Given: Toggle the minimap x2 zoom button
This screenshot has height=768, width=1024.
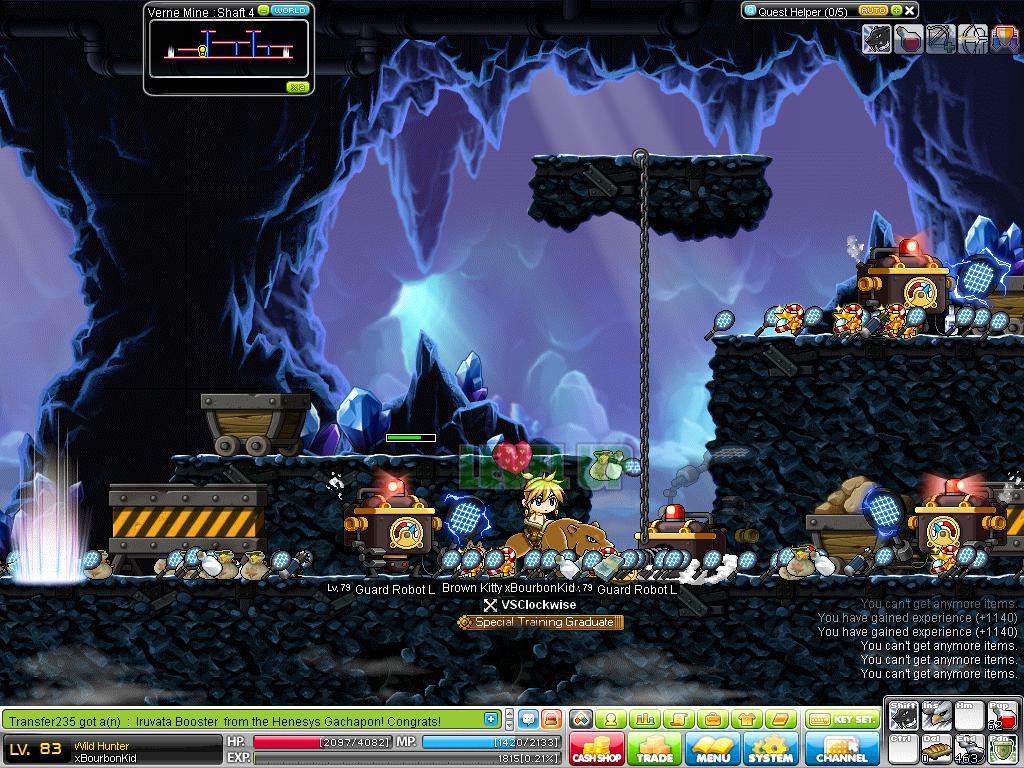Looking at the screenshot, I should [296, 87].
